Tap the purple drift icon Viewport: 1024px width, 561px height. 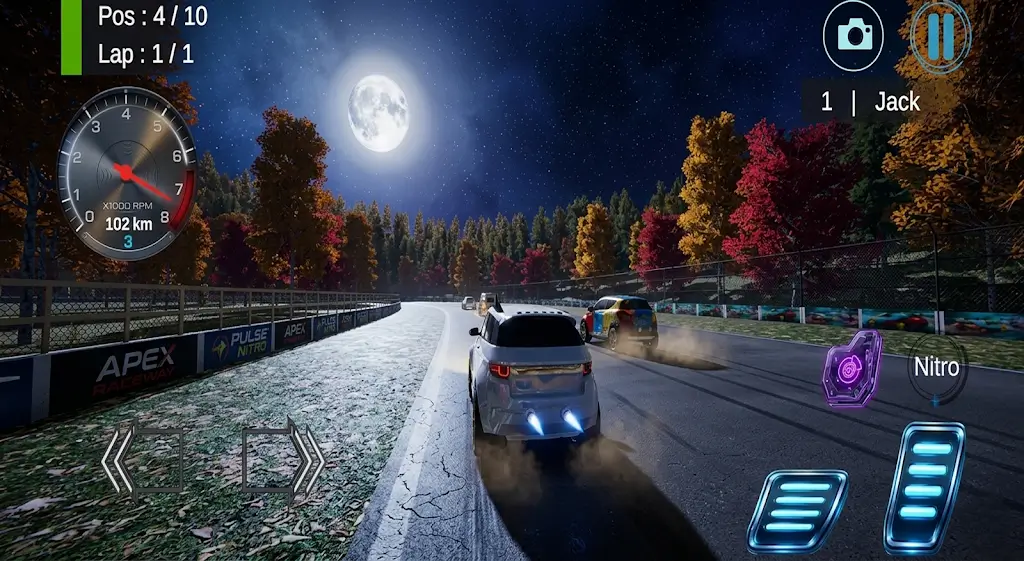click(851, 368)
